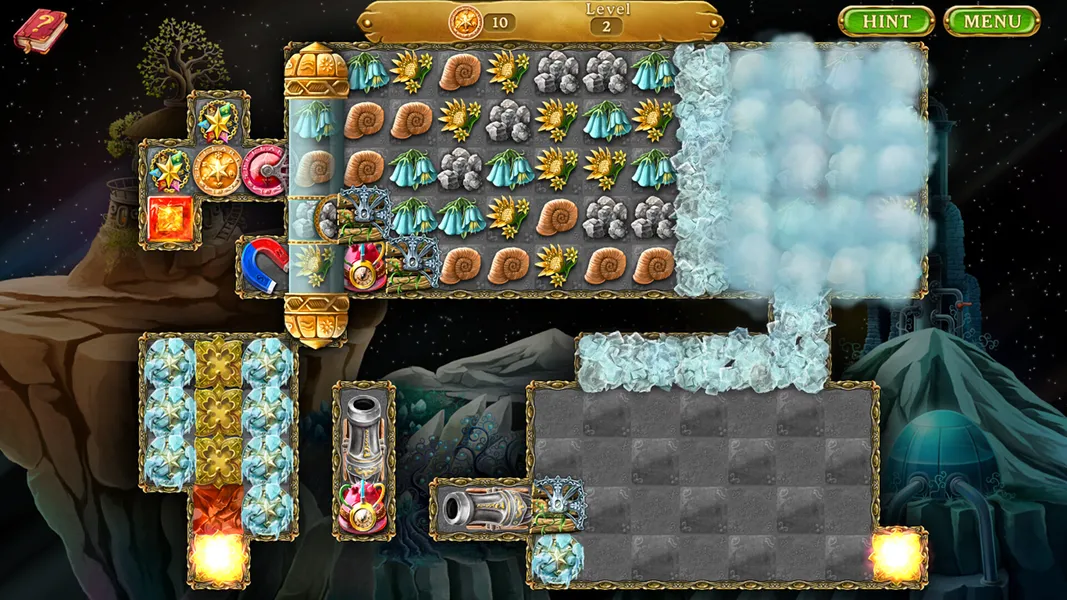
Task: Choose the glowing red square gem tile
Action: [169, 218]
